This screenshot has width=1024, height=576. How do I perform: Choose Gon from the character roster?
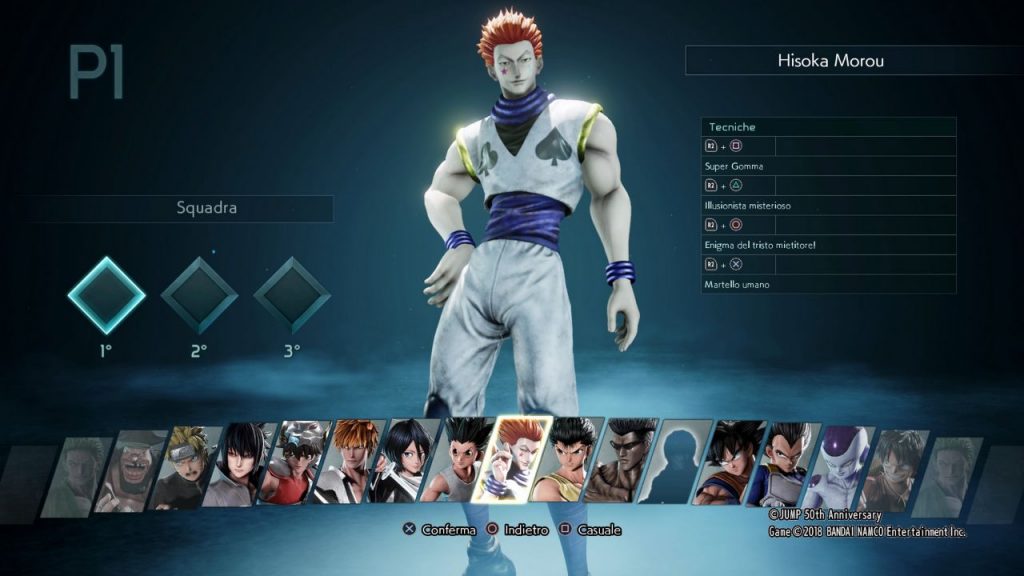tap(463, 460)
